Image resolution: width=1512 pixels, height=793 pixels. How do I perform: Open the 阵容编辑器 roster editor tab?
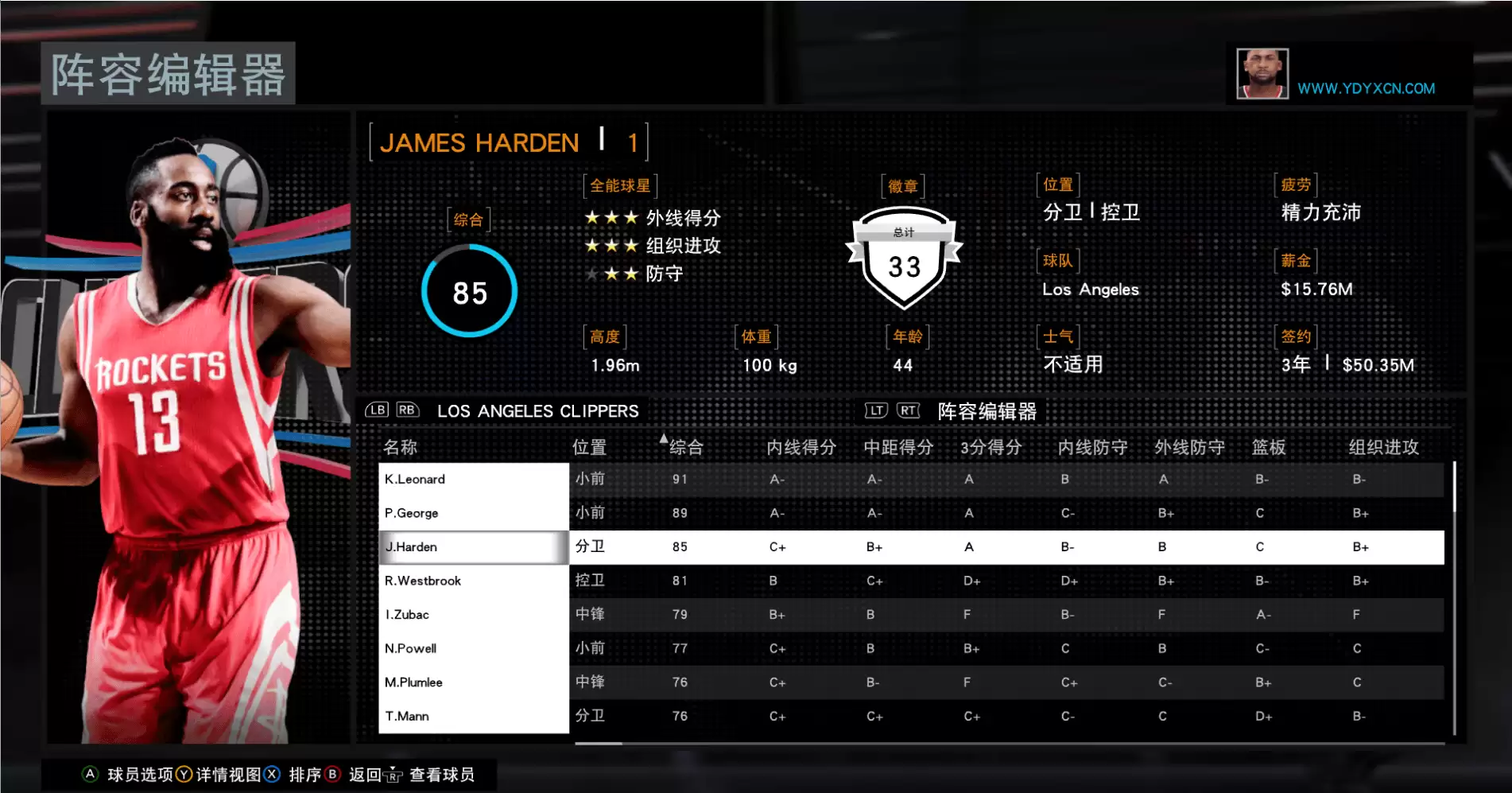pyautogui.click(x=987, y=411)
